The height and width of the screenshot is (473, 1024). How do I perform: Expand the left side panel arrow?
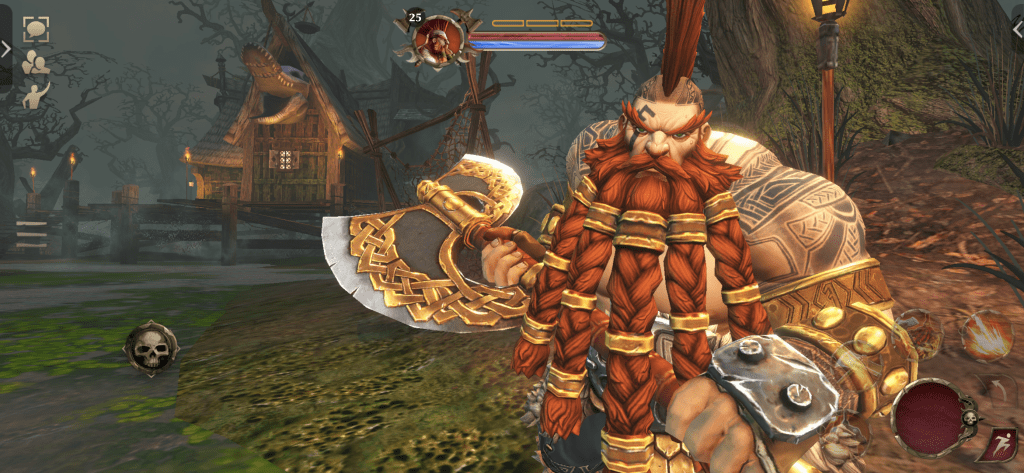[x=6, y=47]
